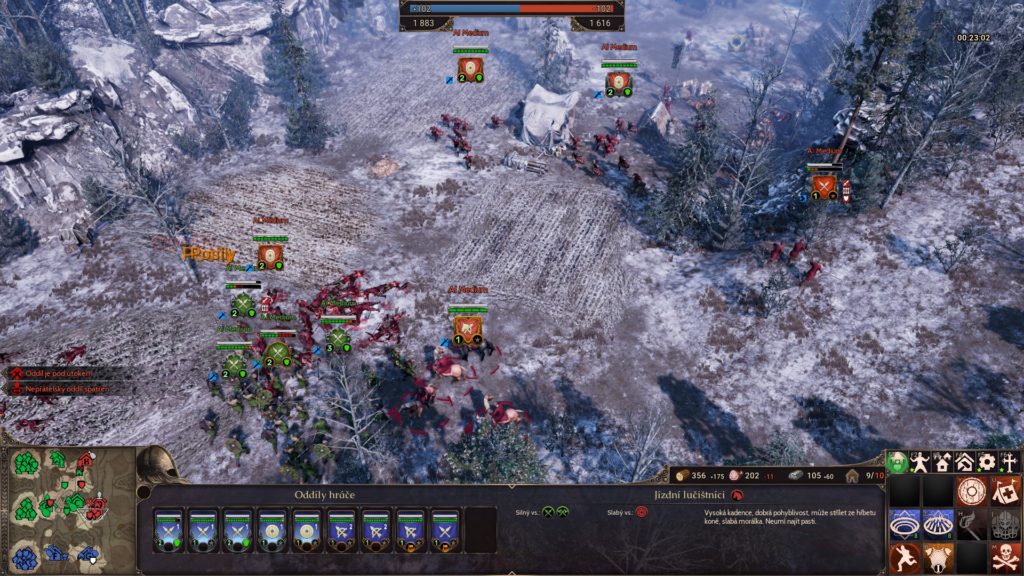Activate the medical tent ability
Viewport: 1024px width, 576px height.
1004,491
